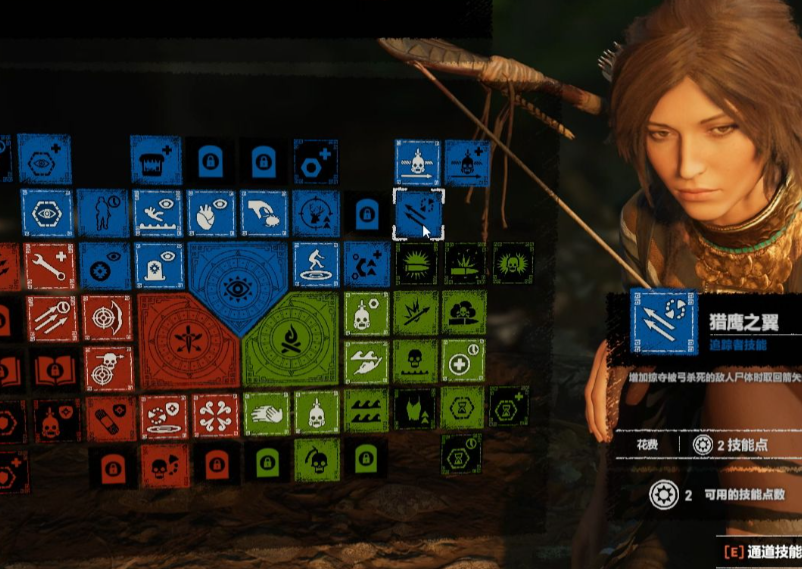Pick the blue silhouette with clock skill
This screenshot has height=569, width=802.
105,213
